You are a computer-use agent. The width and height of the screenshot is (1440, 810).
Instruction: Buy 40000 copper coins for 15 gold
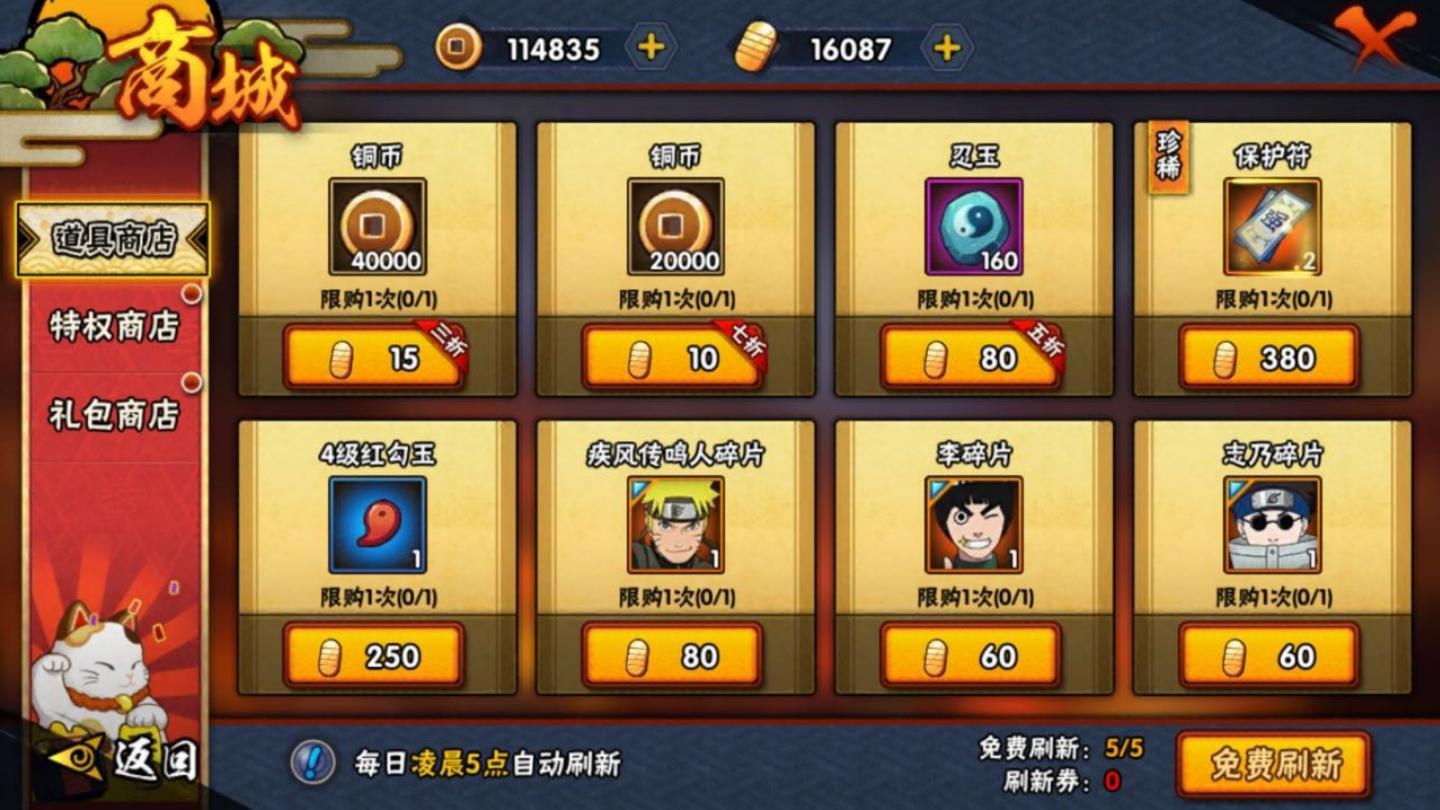tap(373, 358)
